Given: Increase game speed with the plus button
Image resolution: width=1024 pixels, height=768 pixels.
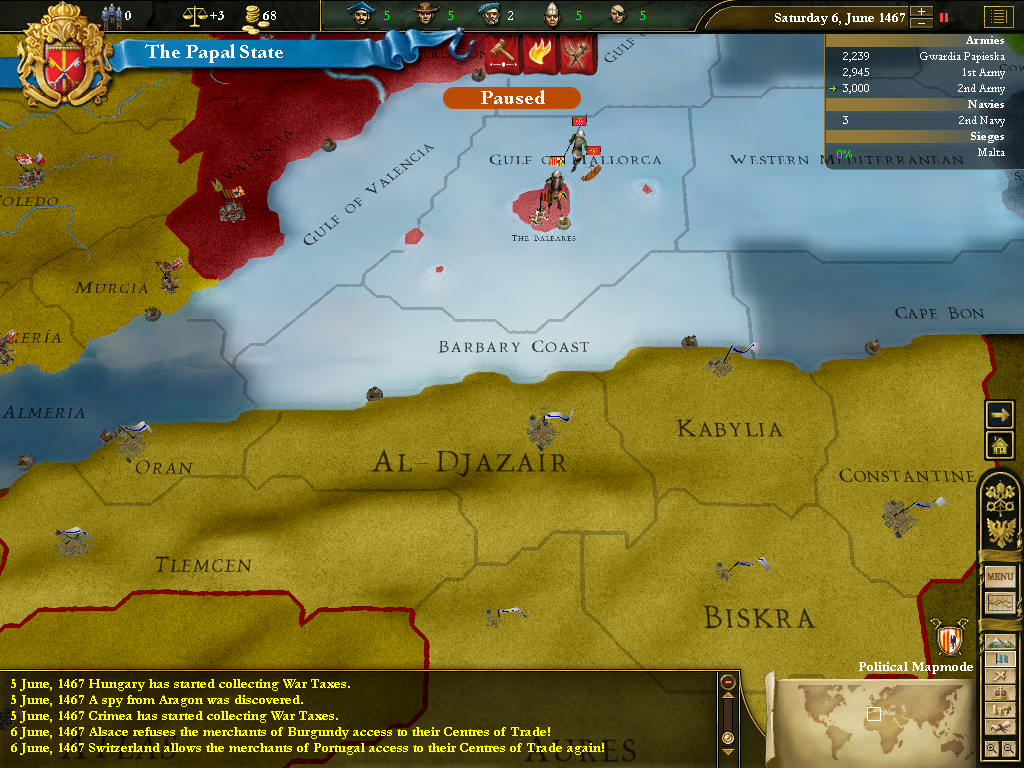Looking at the screenshot, I should (921, 11).
